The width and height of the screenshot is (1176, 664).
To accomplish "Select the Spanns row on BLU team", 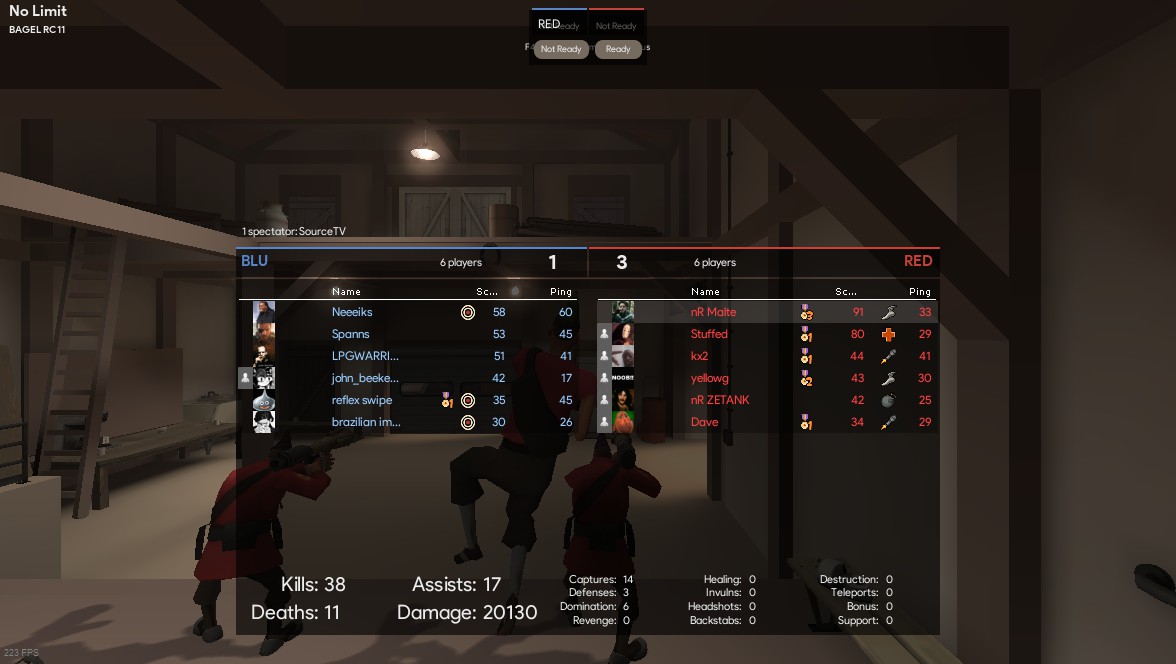I will (x=350, y=334).
